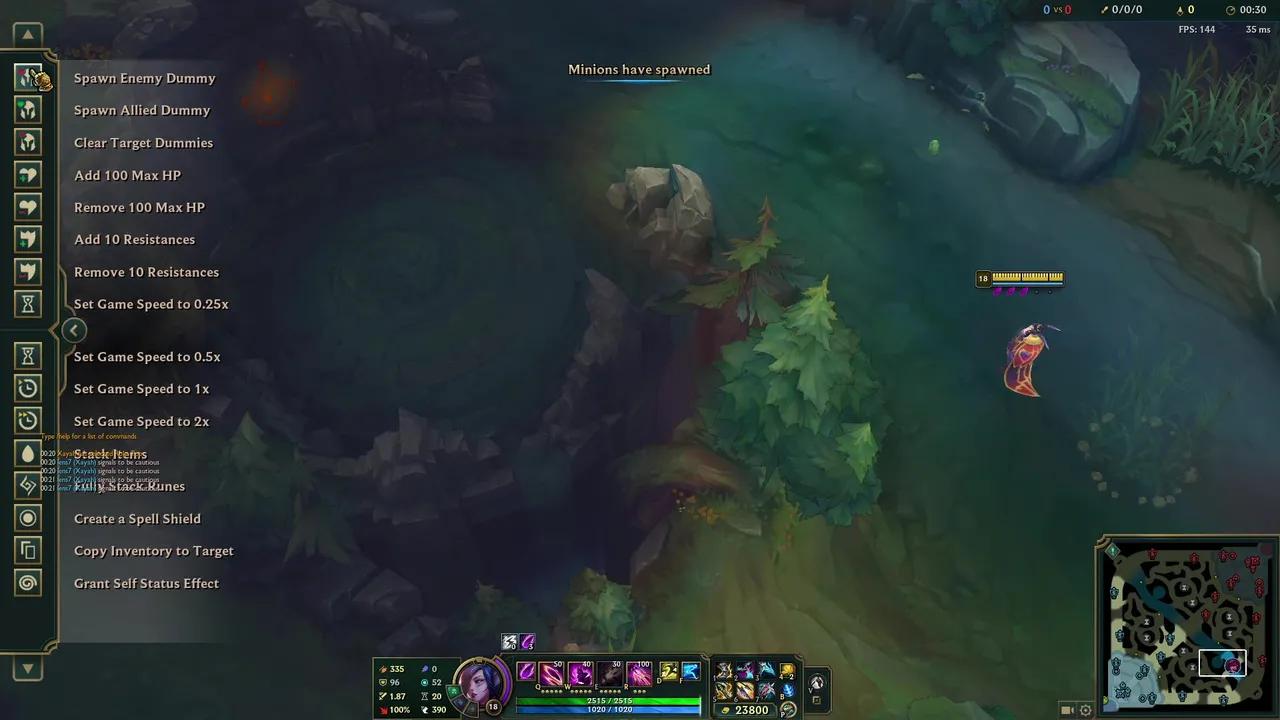Click "Fully Stack Runes"
Image resolution: width=1280 pixels, height=720 pixels.
[129, 486]
